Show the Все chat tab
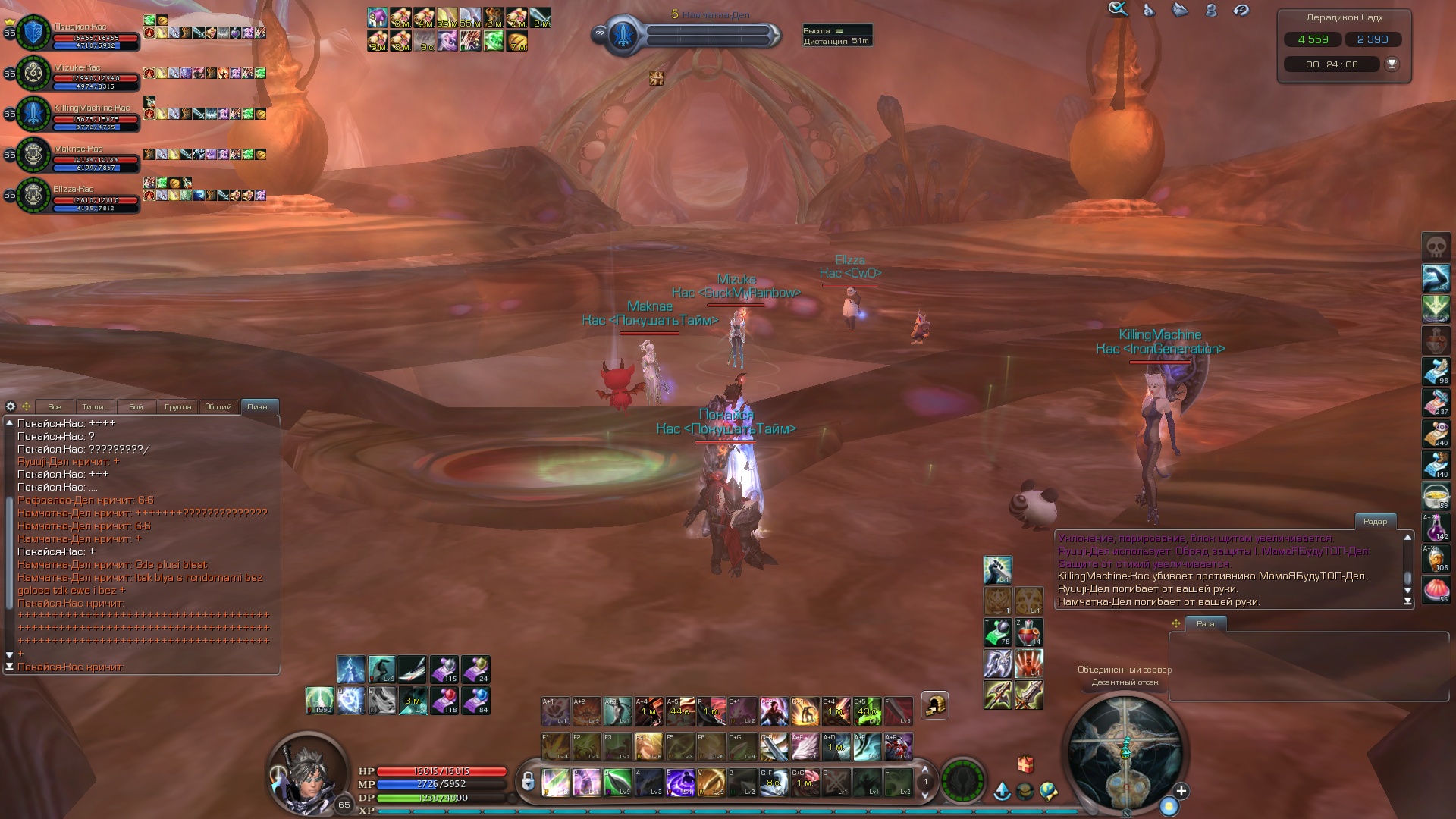The height and width of the screenshot is (819, 1456). point(54,407)
